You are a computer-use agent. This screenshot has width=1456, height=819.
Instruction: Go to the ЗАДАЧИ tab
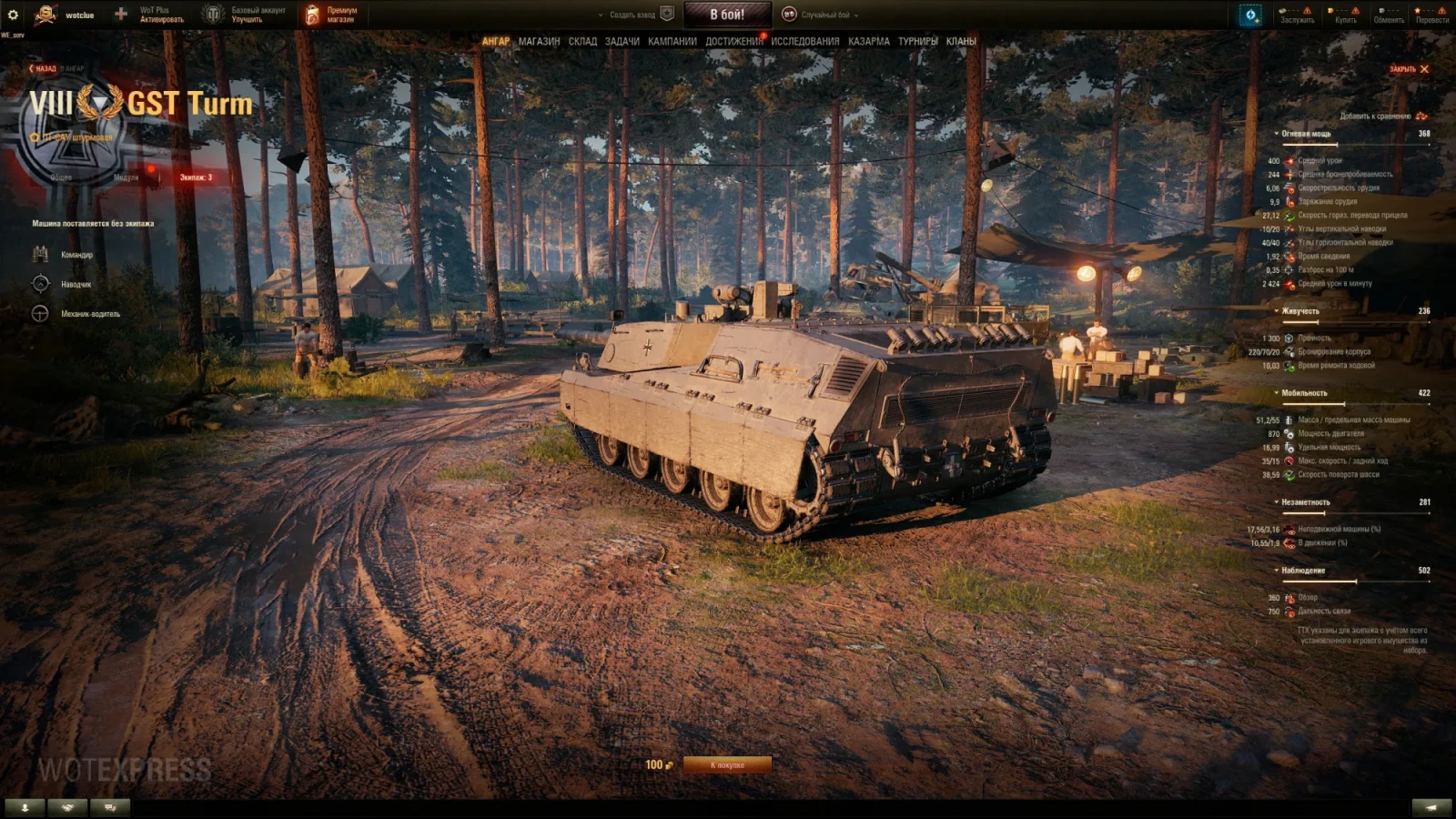pyautogui.click(x=622, y=41)
